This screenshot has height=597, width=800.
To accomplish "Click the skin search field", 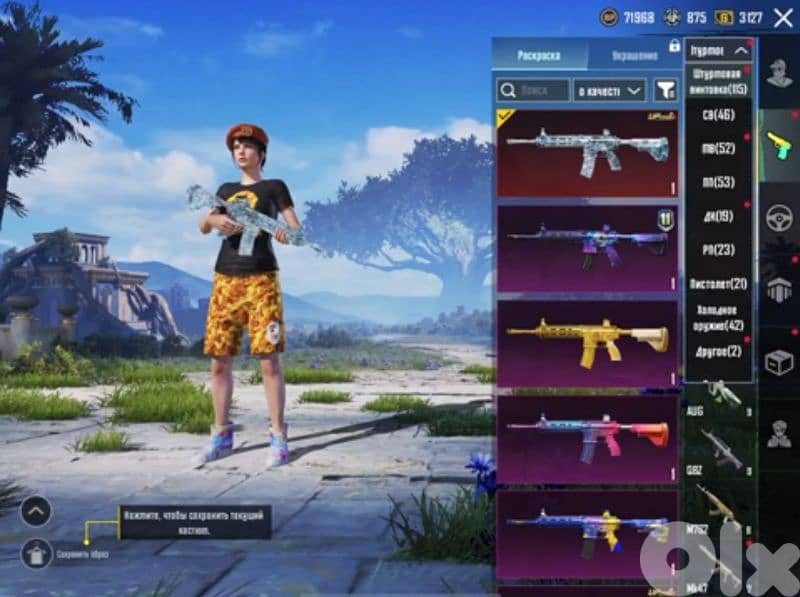I will (534, 91).
